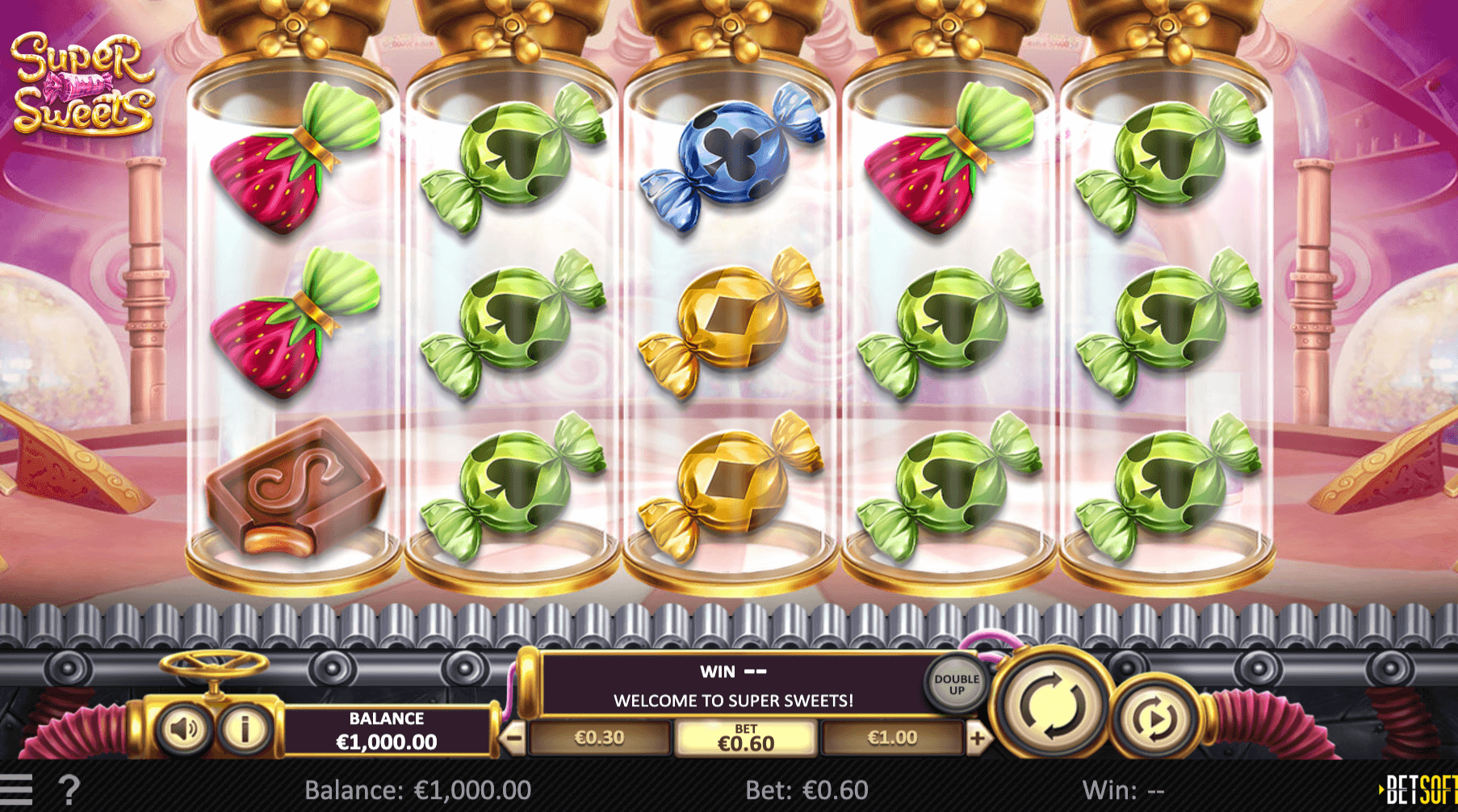Activate the Double Up gamble button
Screen dimensions: 1458x812
click(957, 684)
